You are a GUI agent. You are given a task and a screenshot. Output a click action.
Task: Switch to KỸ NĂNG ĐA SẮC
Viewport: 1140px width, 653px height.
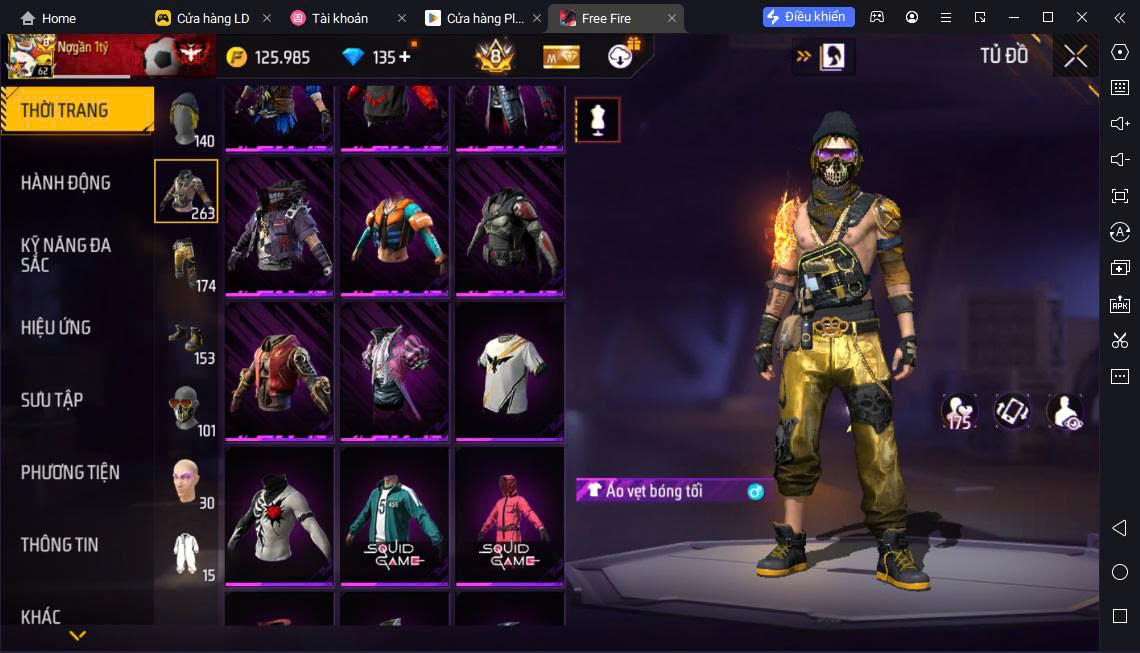click(66, 255)
